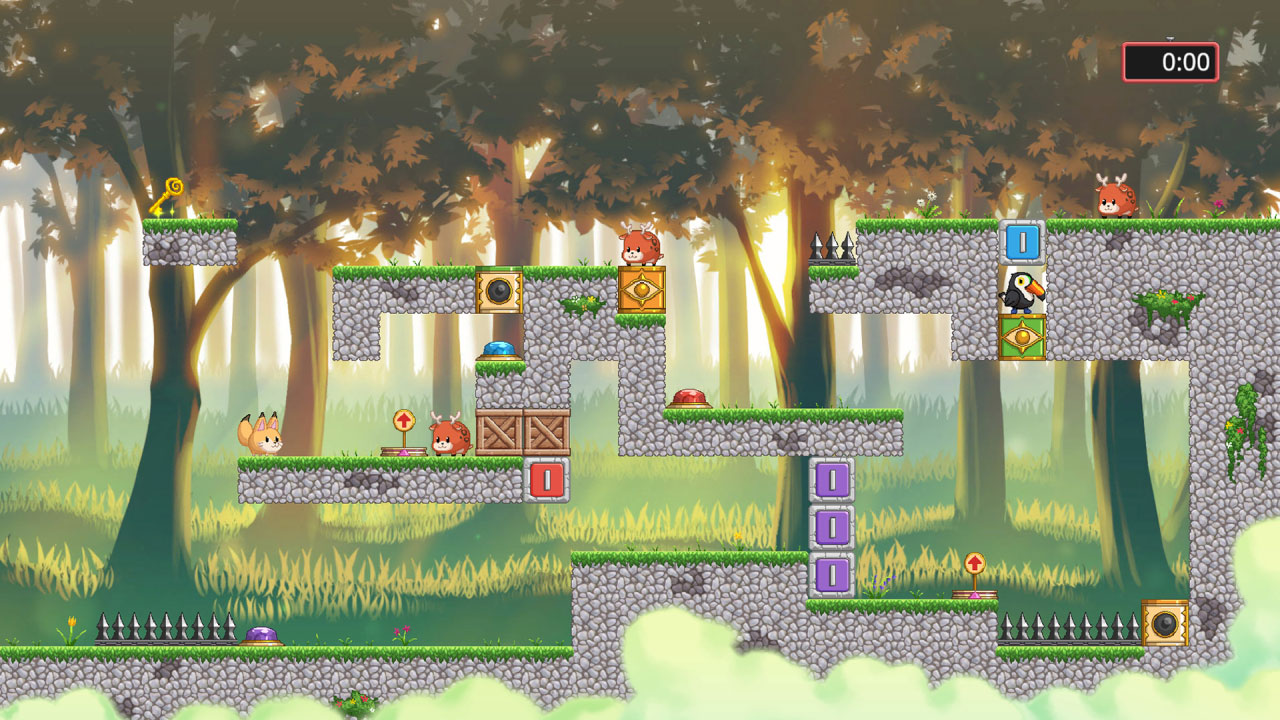Select the golden key on the top-left platform
1280x720 pixels.
pyautogui.click(x=168, y=192)
